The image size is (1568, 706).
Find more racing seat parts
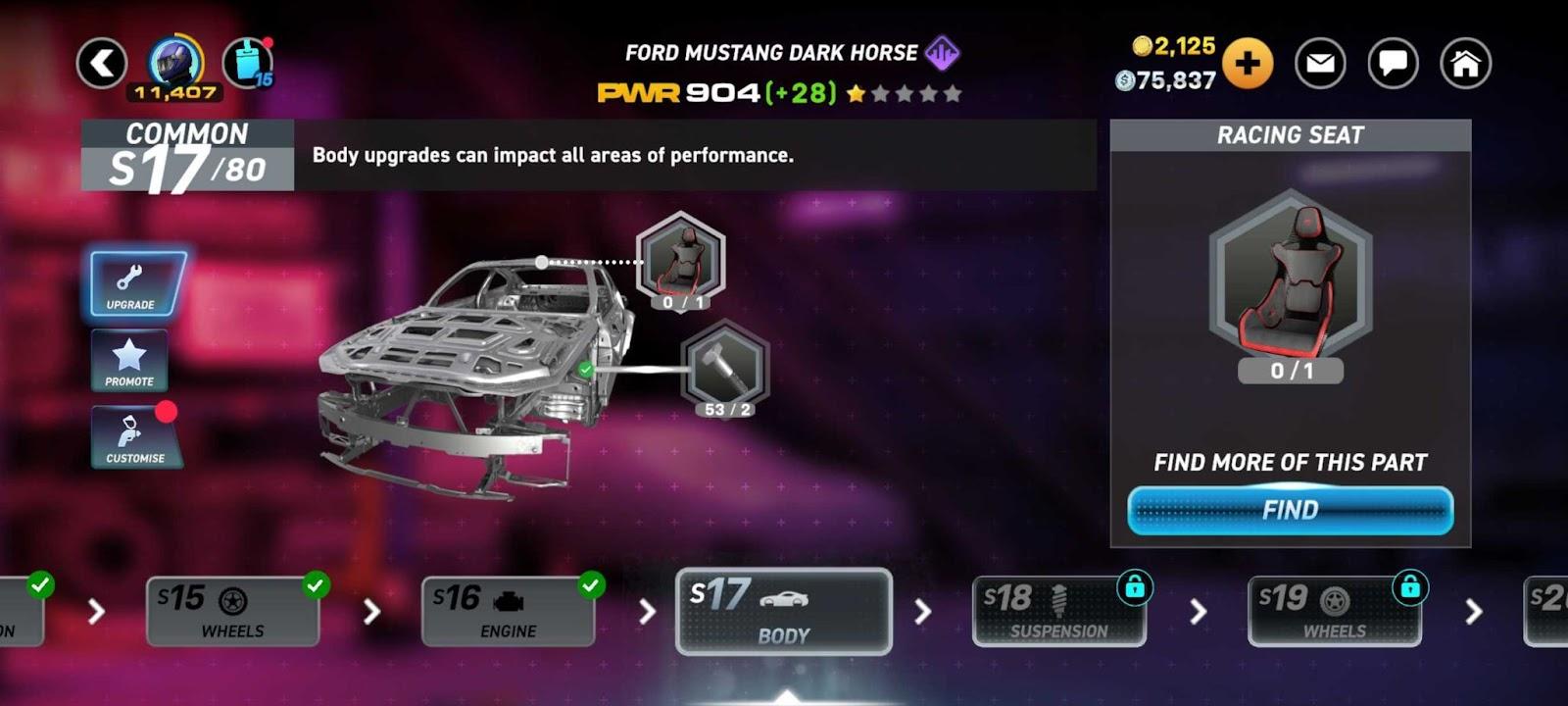point(1290,510)
